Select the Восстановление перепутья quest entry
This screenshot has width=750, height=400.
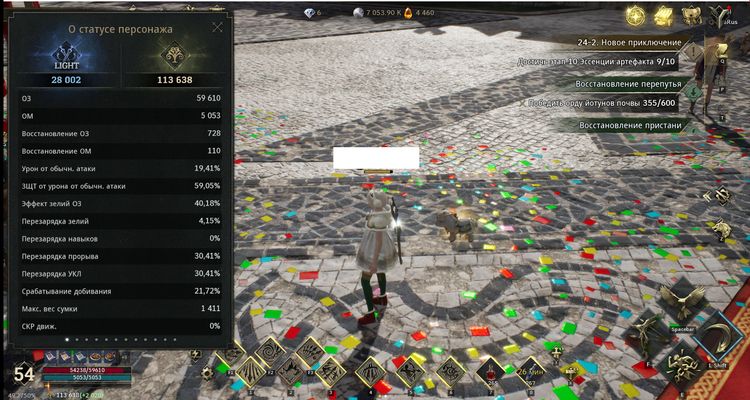[628, 84]
